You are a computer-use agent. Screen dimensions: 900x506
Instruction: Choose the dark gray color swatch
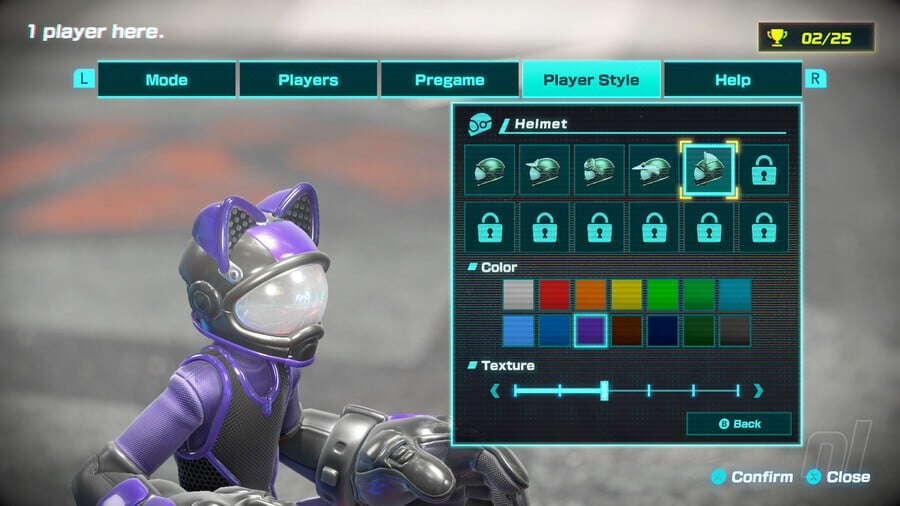point(735,331)
